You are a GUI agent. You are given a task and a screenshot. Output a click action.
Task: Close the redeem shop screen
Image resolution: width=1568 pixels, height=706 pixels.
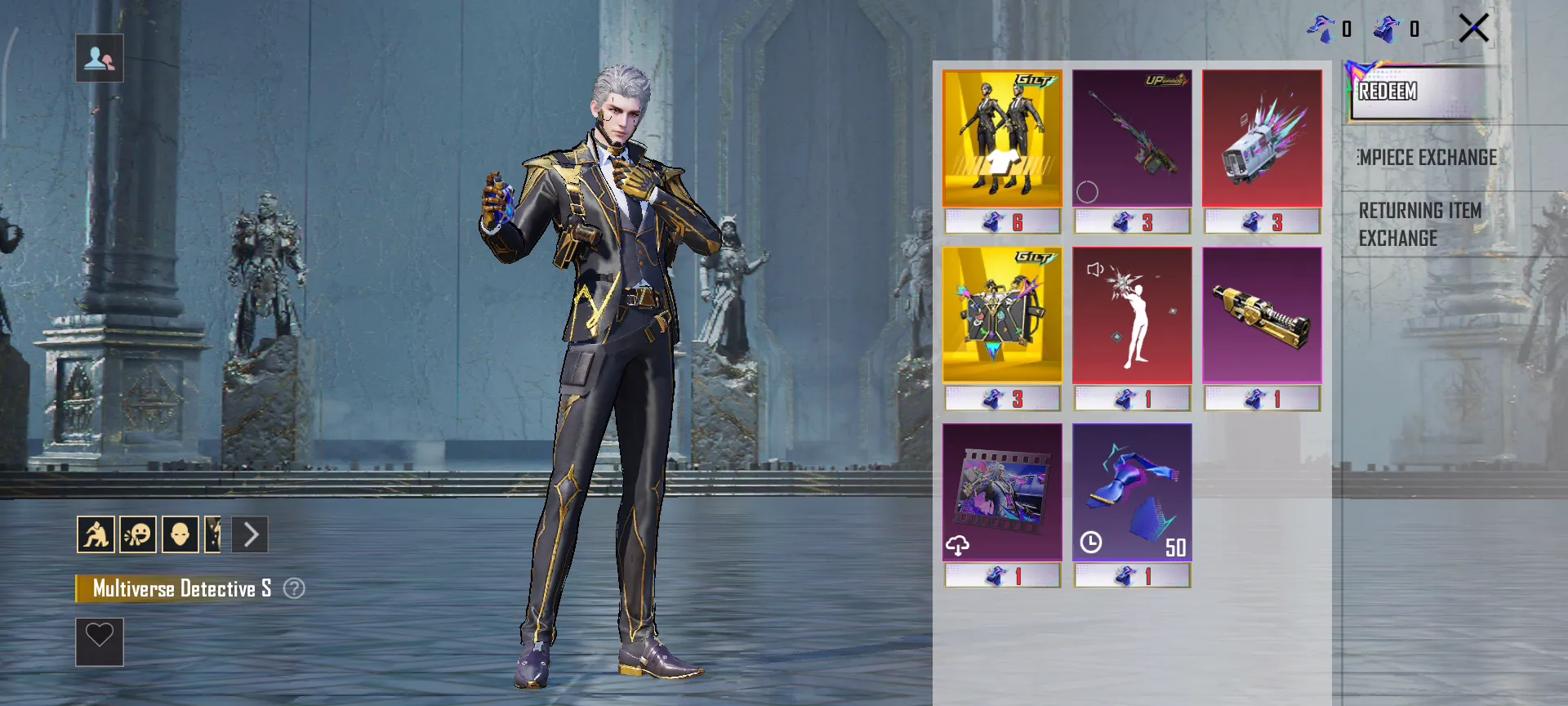(1474, 29)
